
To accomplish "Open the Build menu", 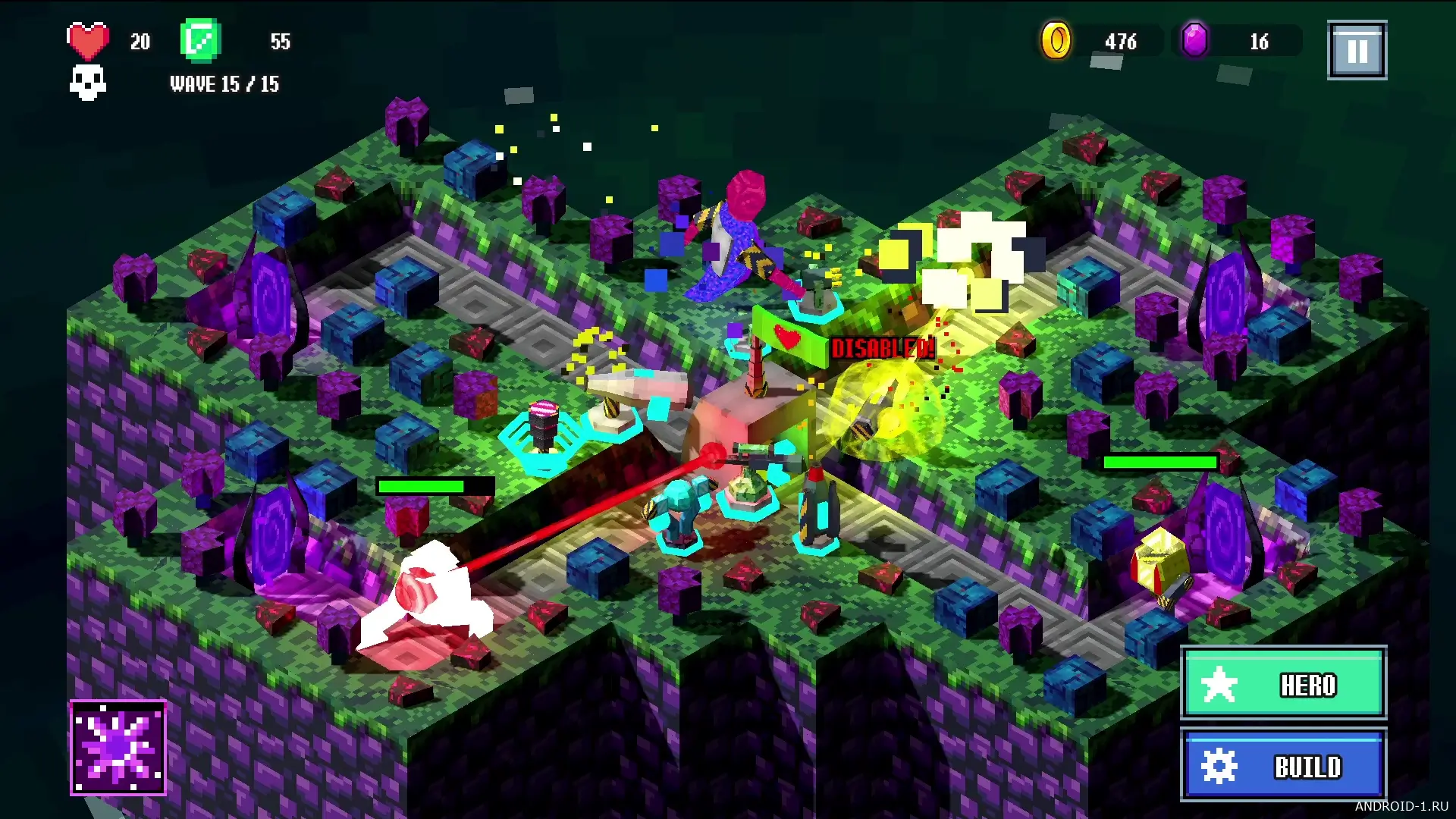I will pos(1283,765).
